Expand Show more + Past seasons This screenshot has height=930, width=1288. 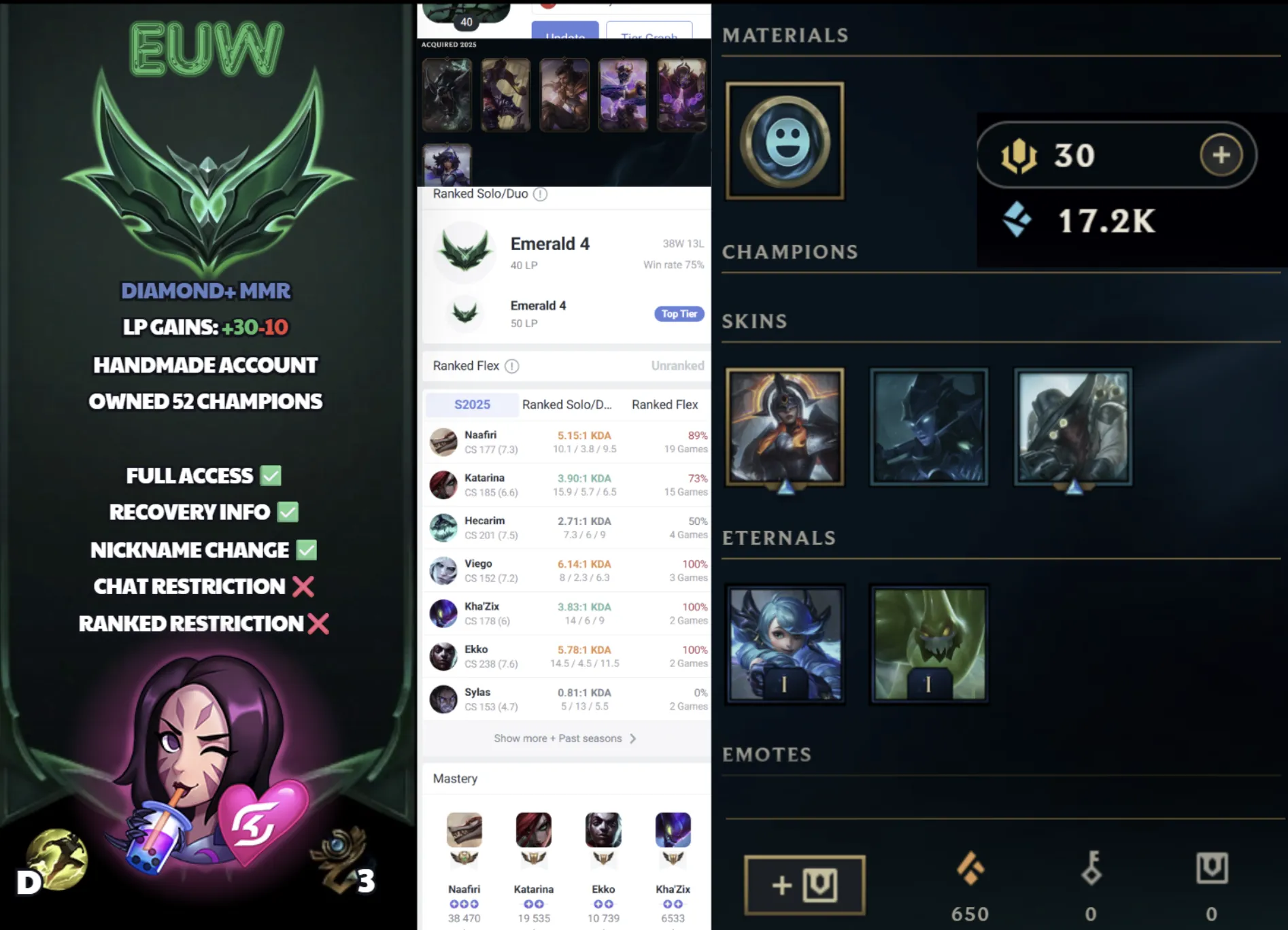tap(563, 738)
